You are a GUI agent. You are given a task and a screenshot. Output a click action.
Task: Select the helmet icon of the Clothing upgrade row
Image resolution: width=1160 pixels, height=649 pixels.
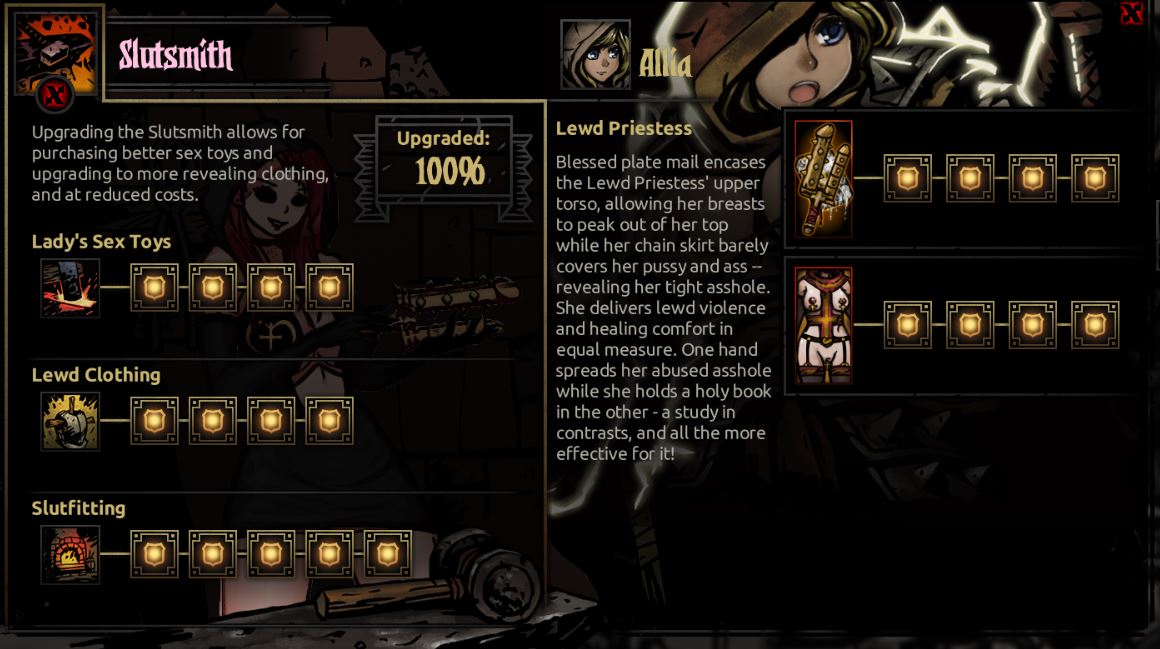pos(70,421)
